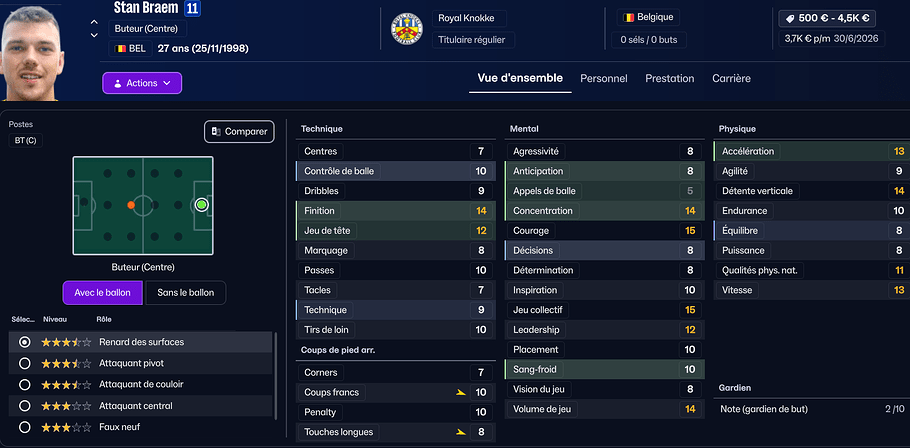Click the Belgique nationality link
910x448 pixels.
pyautogui.click(x=648, y=17)
